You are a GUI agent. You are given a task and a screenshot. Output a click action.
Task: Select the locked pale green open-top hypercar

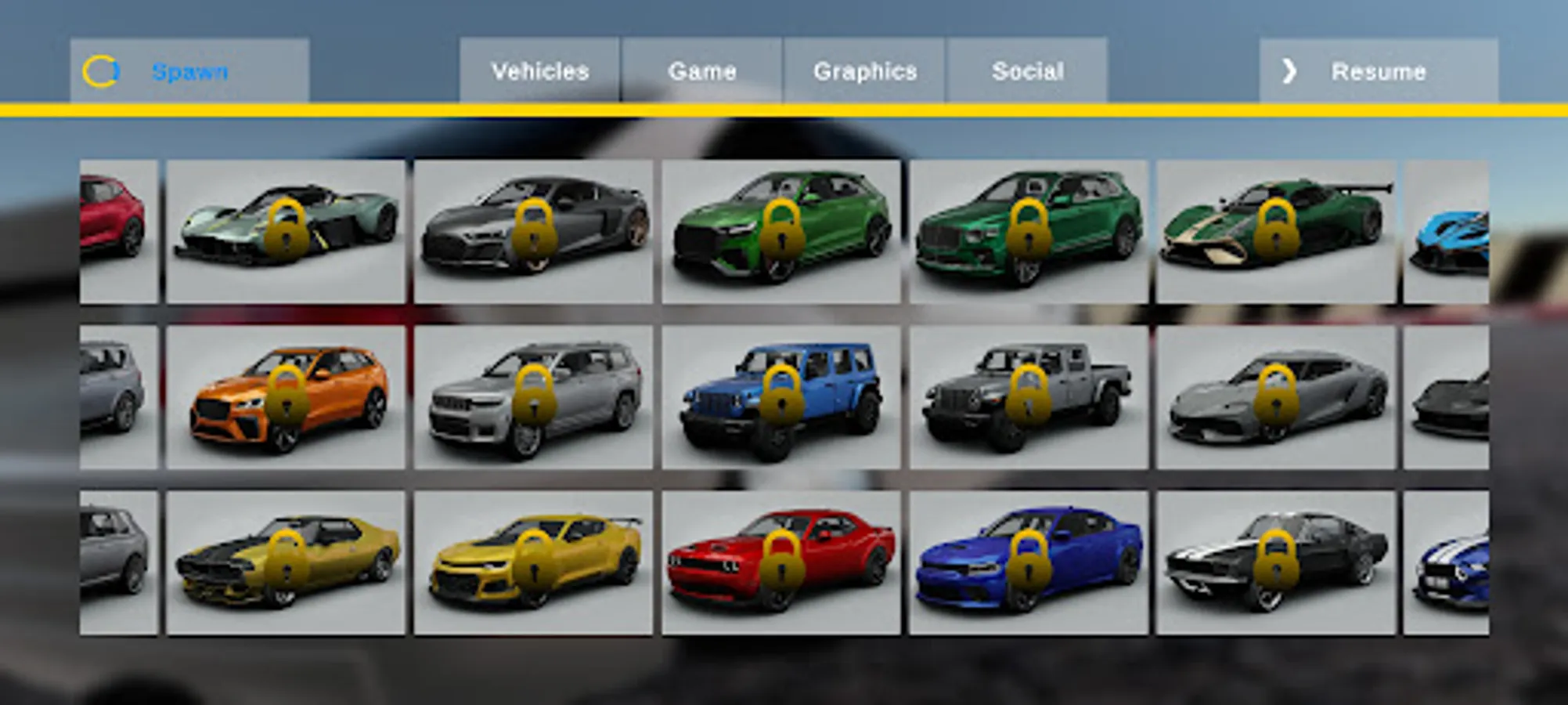286,232
